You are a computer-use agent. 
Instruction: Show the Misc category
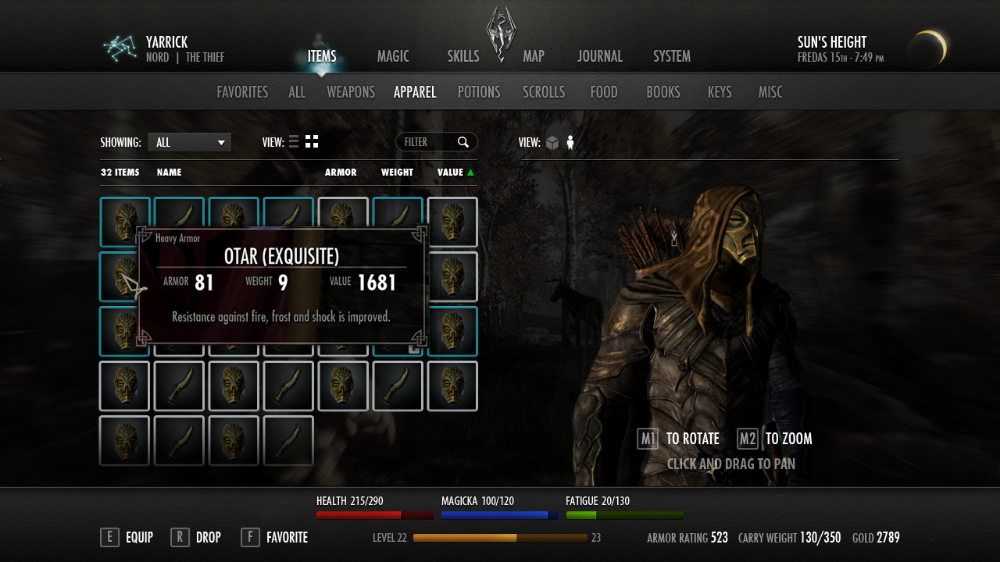tap(770, 92)
